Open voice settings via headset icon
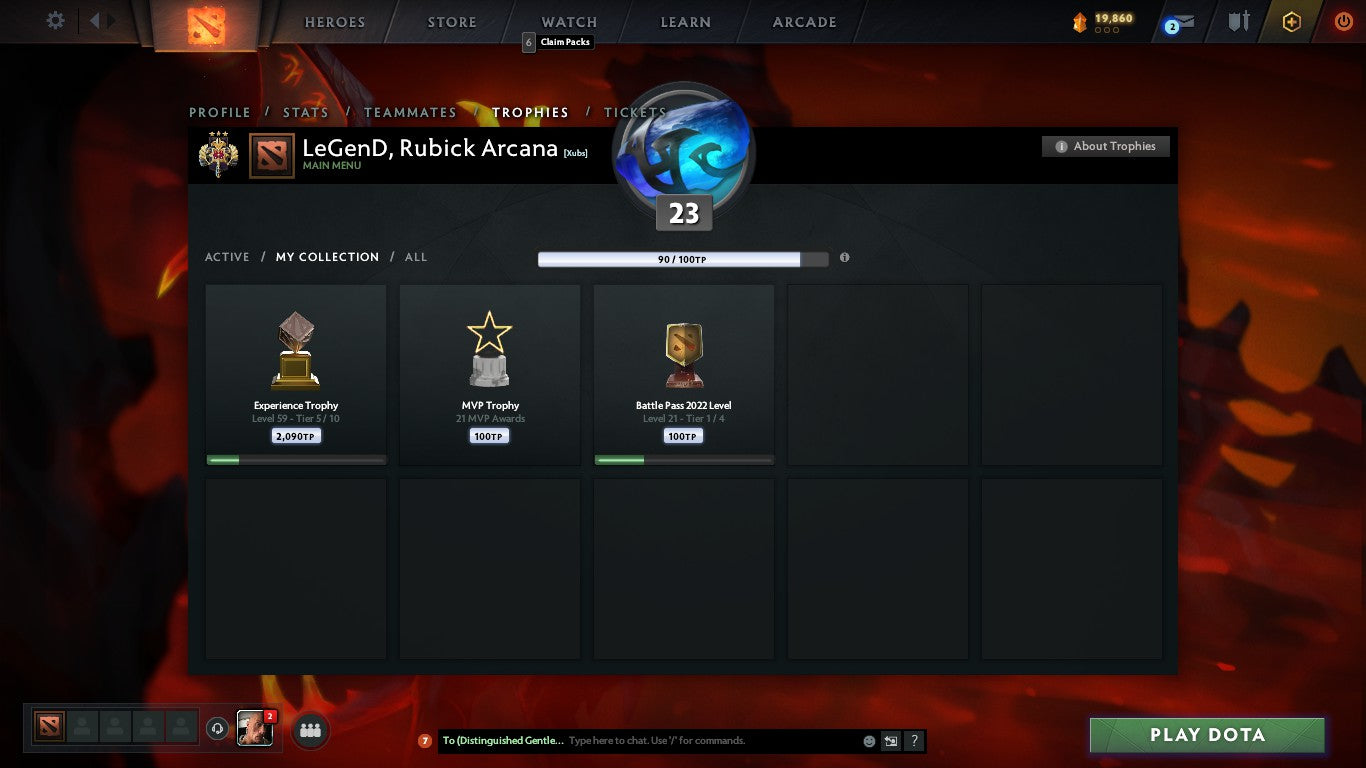Viewport: 1366px width, 768px height. 218,730
